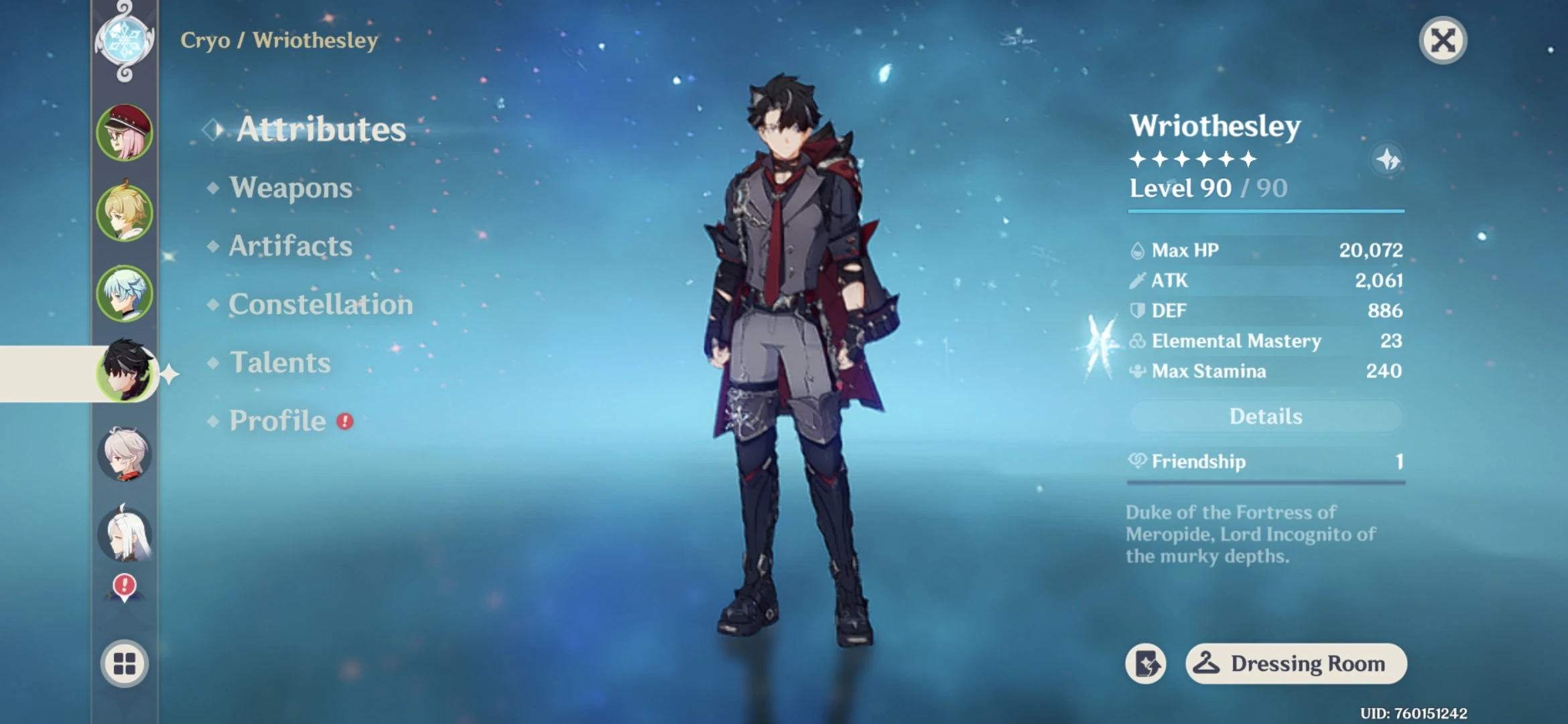Click the Details button under Max Stamina

(x=1264, y=416)
